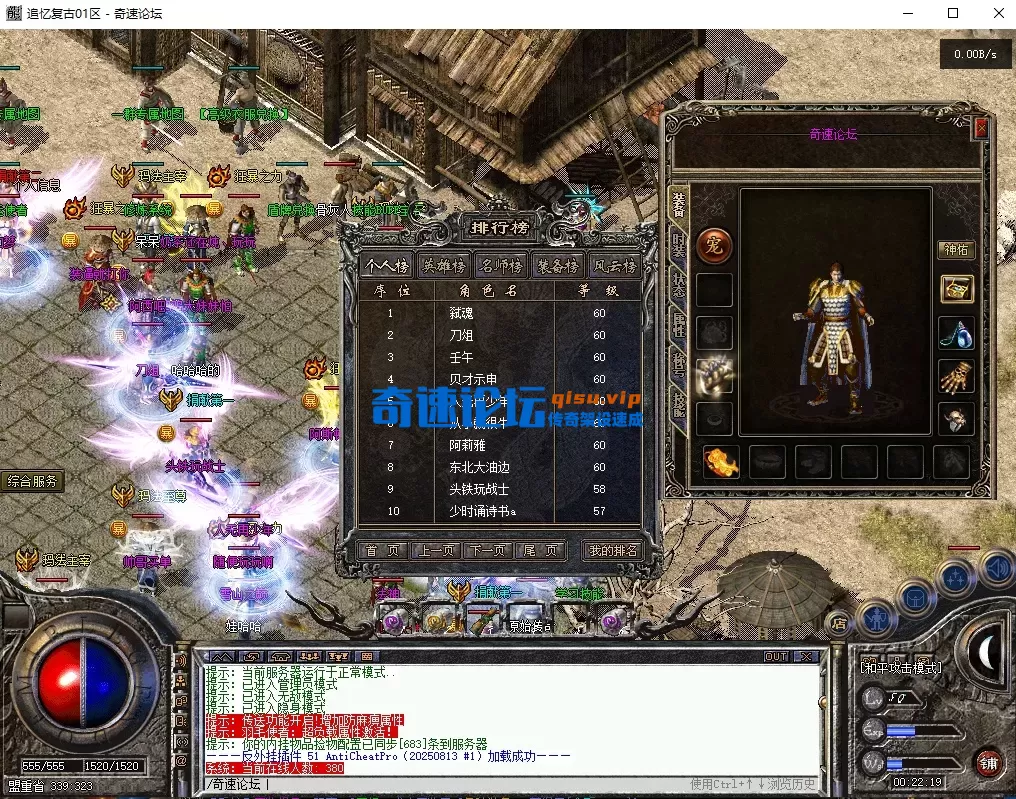Maximize the game window

953,13
